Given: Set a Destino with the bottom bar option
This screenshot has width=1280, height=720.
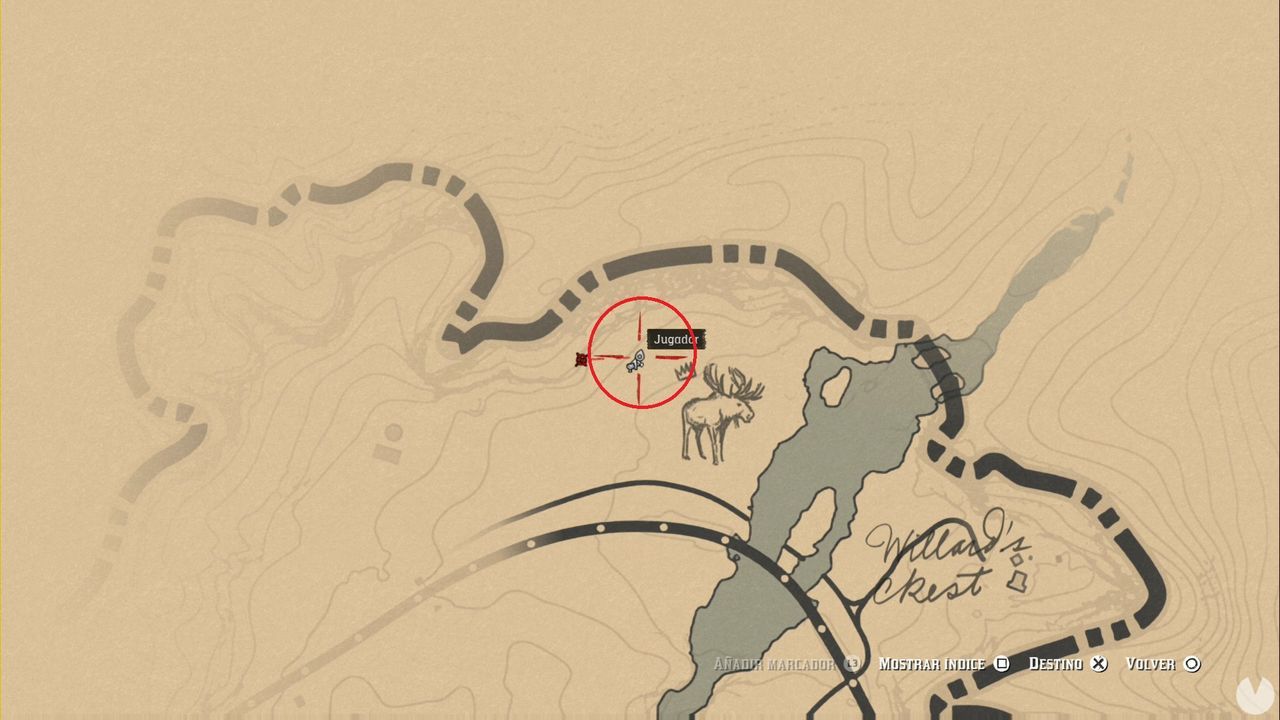Looking at the screenshot, I should point(1056,663).
